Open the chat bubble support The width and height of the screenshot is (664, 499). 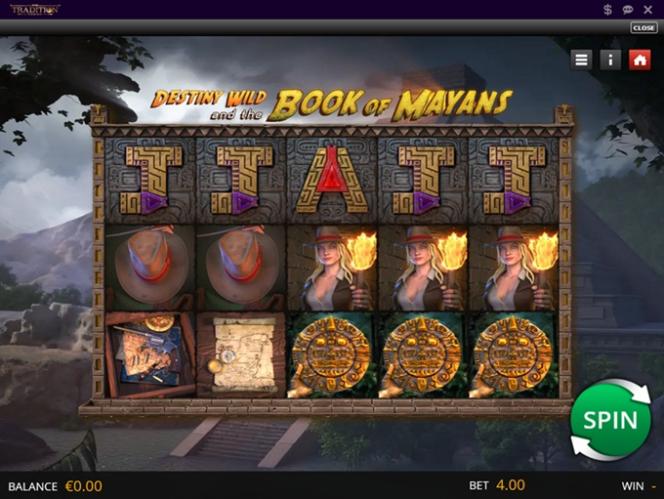click(x=627, y=9)
